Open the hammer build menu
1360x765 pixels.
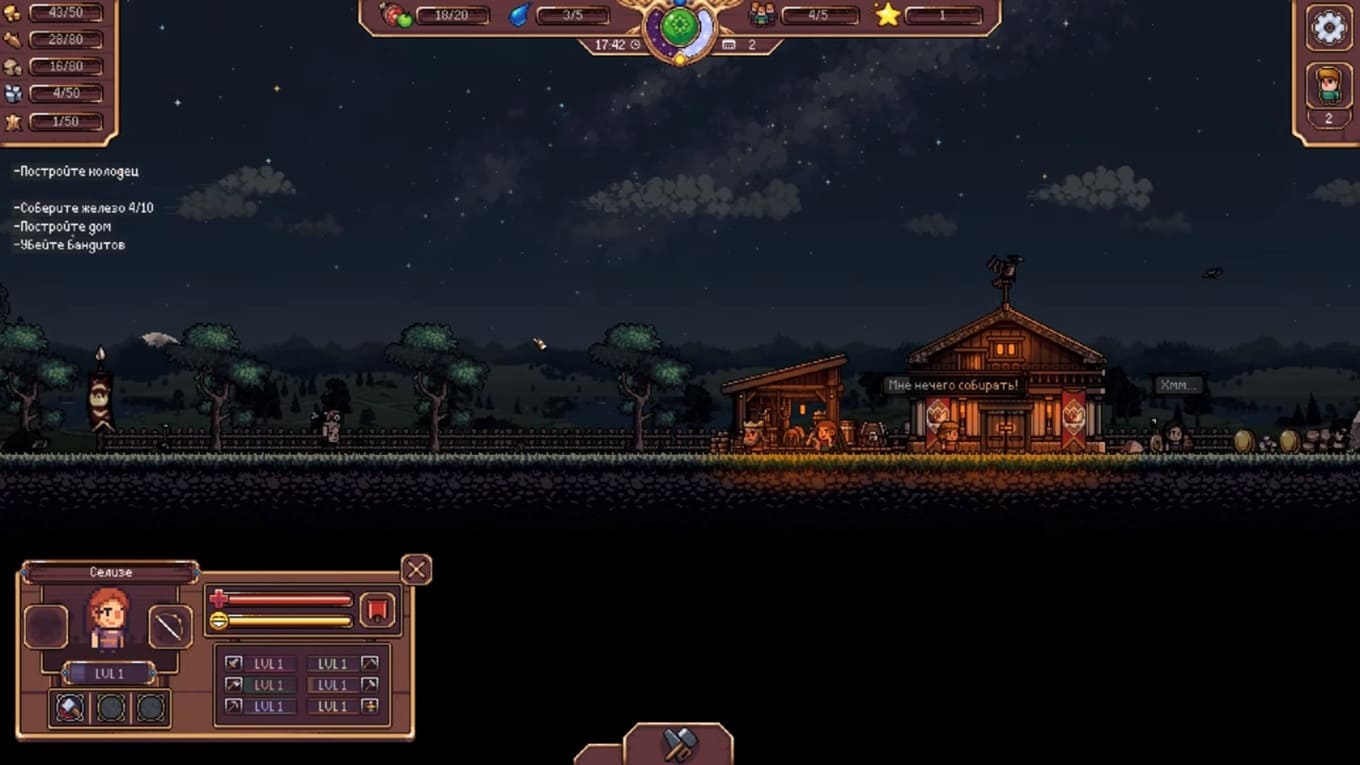click(x=679, y=743)
